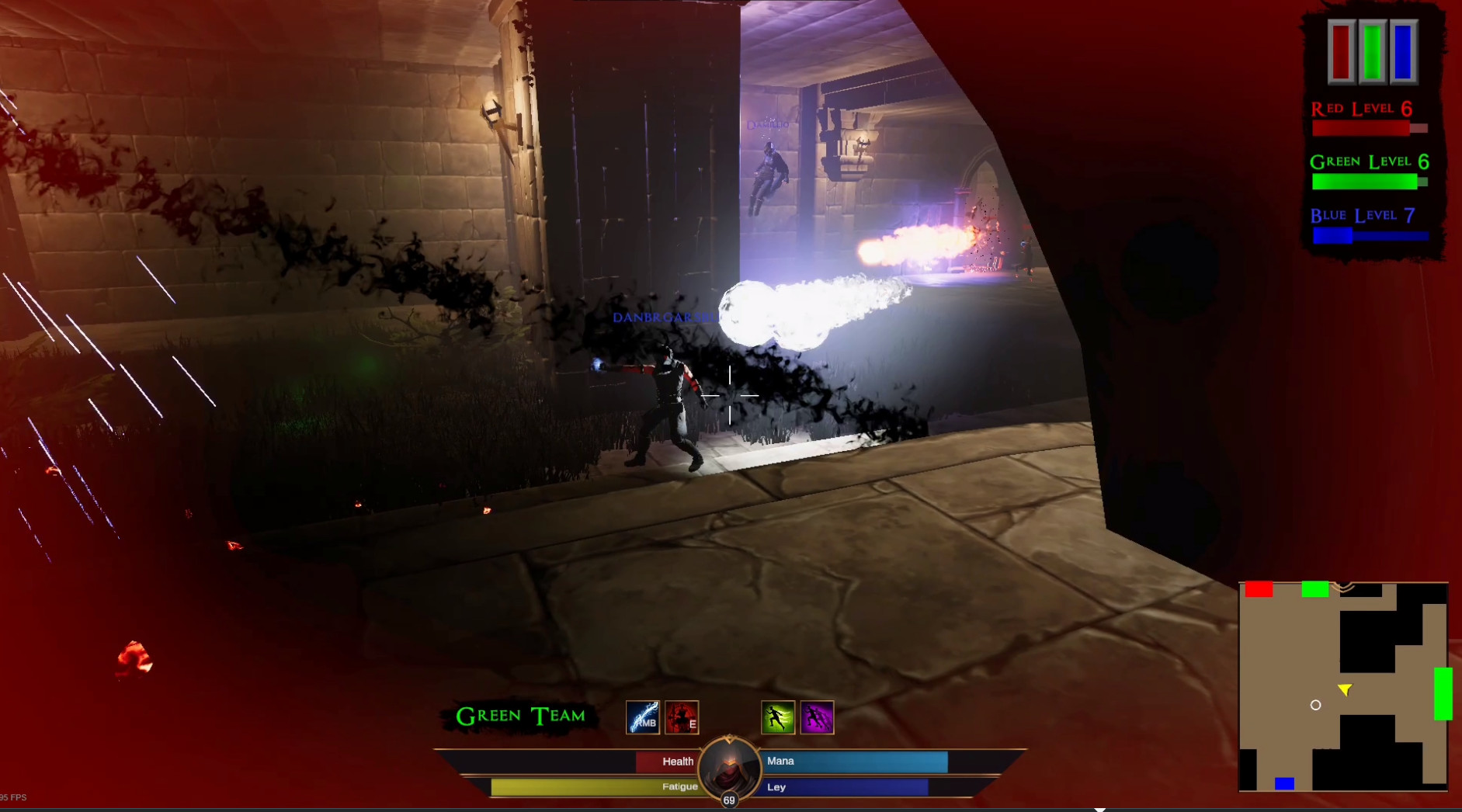1462x812 pixels.
Task: Click the yellow Fatigue bar
Action: [x=590, y=786]
